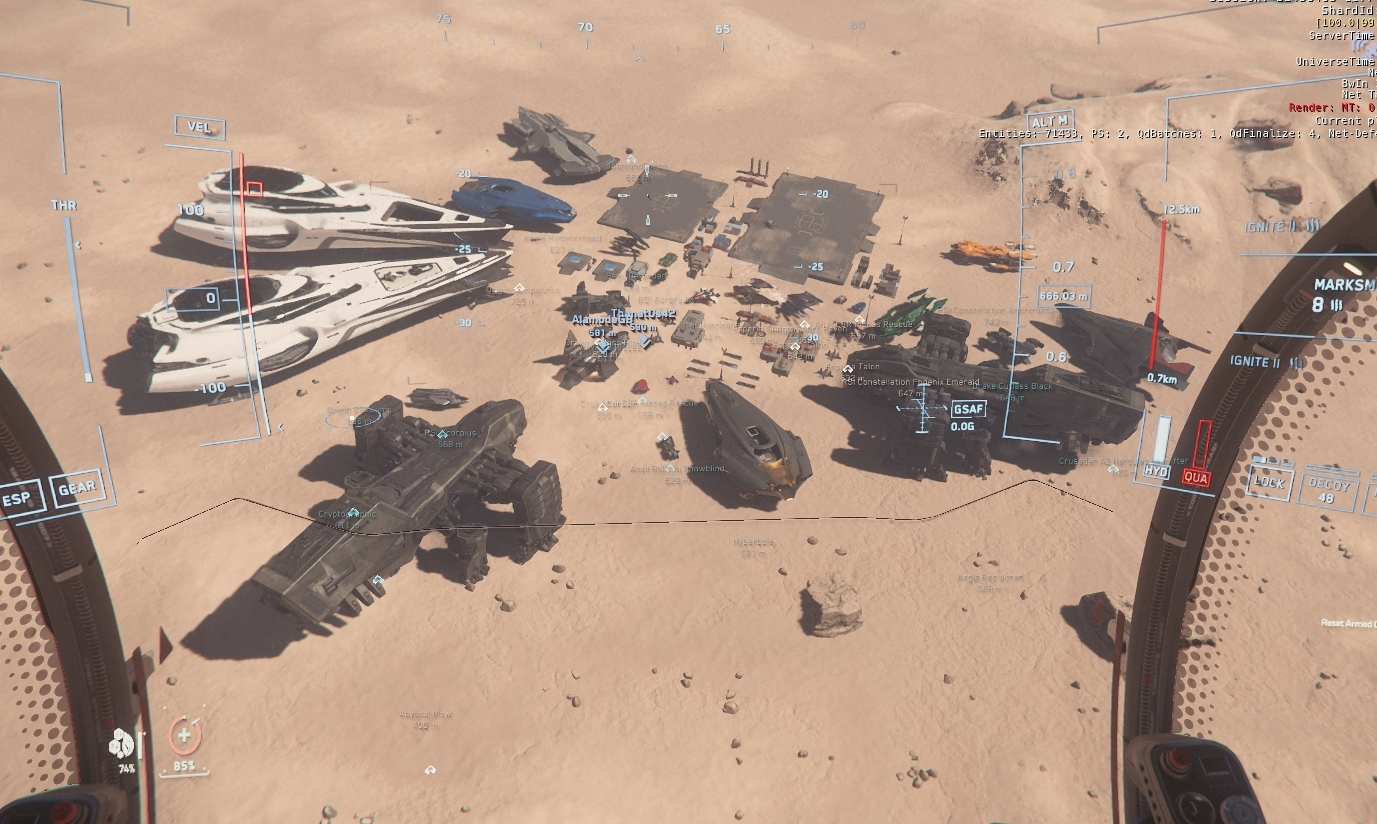The image size is (1377, 824).
Task: Click the ALT M altitude label
Action: click(x=1048, y=122)
